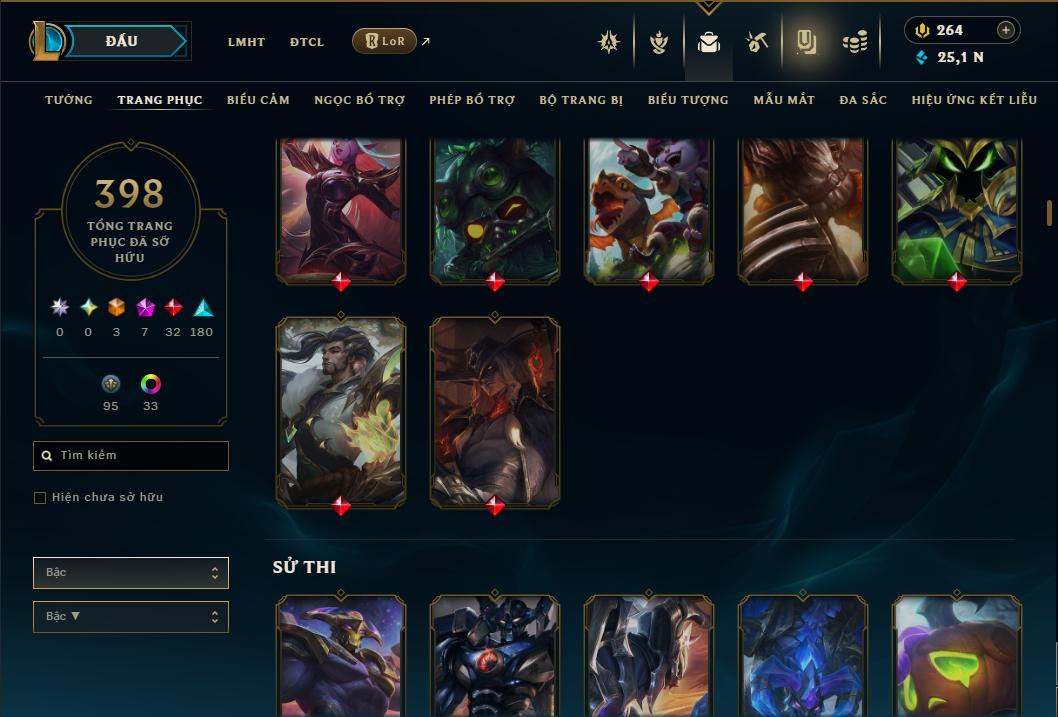Open the NGỌC BỔ TRỢ tab
This screenshot has height=717, width=1058.
359,100
